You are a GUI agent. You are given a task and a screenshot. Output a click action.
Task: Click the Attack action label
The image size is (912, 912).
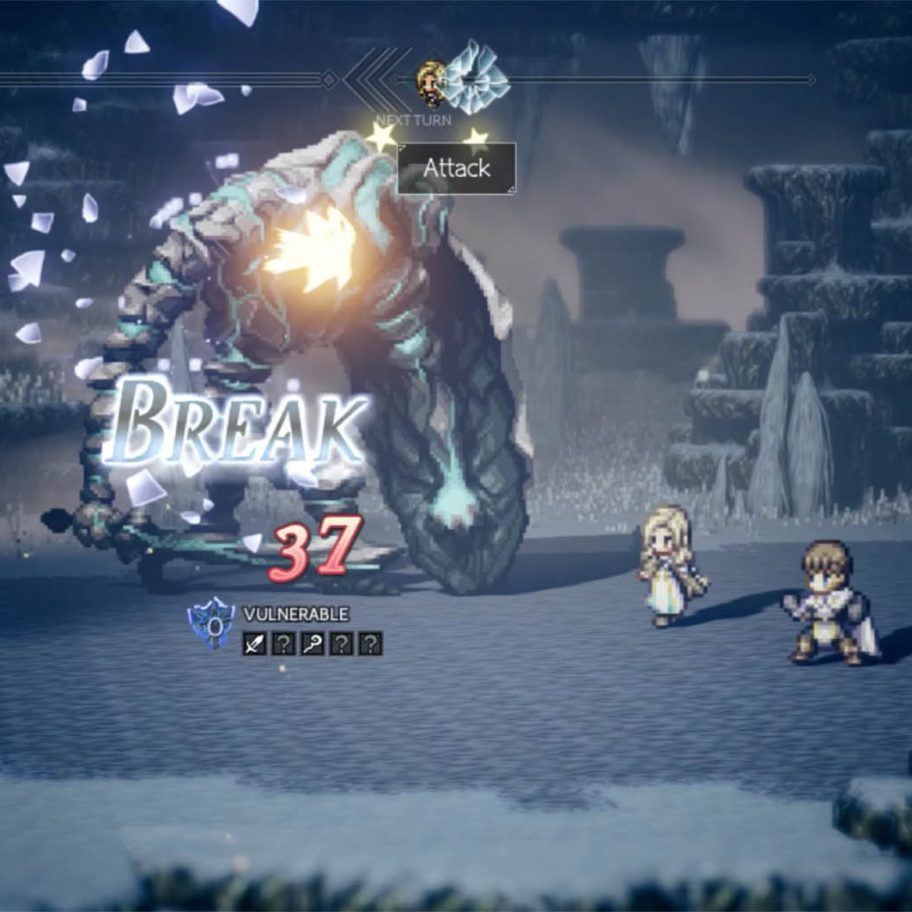click(457, 168)
